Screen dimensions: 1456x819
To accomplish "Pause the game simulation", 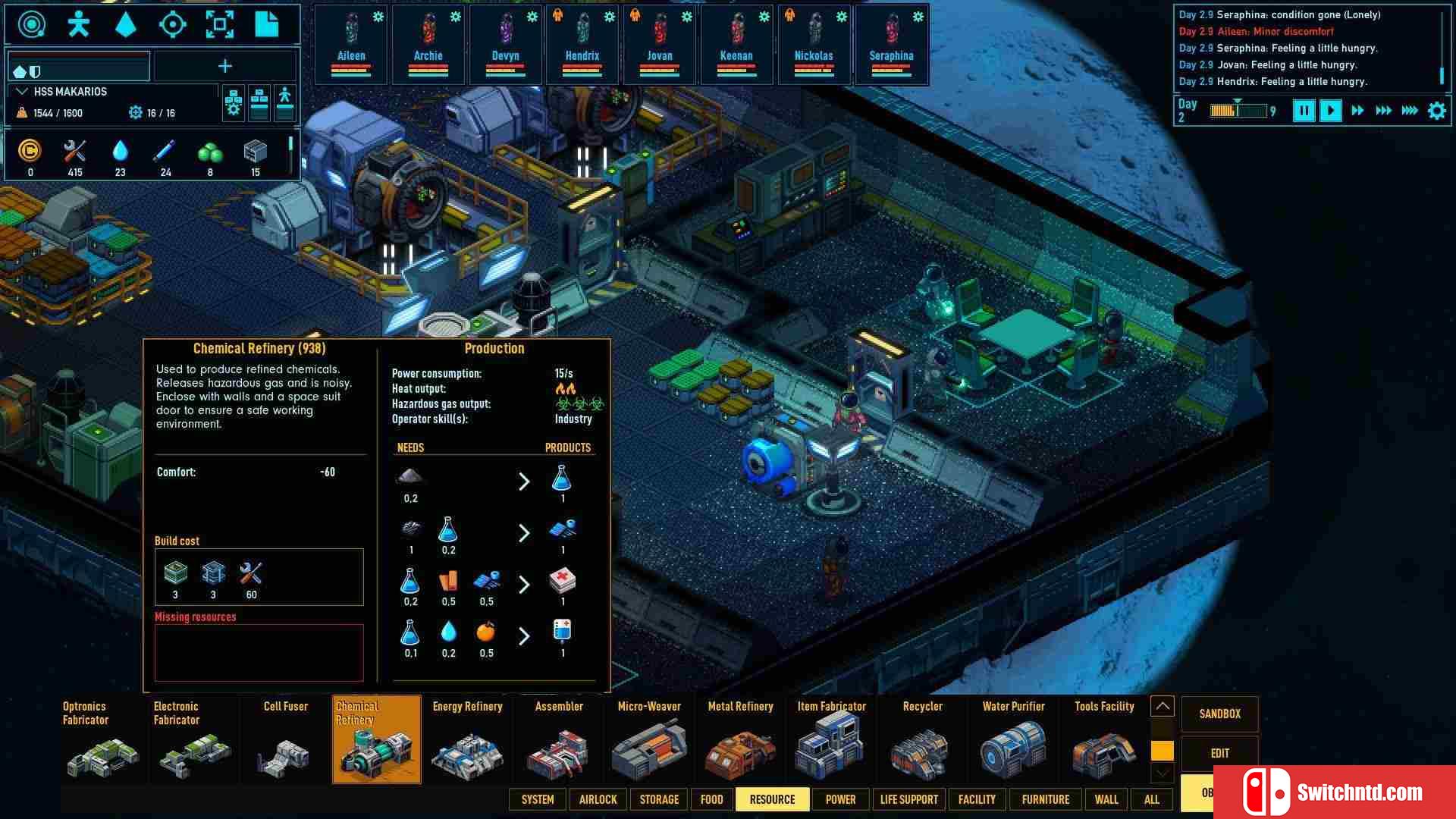I will click(x=1304, y=111).
